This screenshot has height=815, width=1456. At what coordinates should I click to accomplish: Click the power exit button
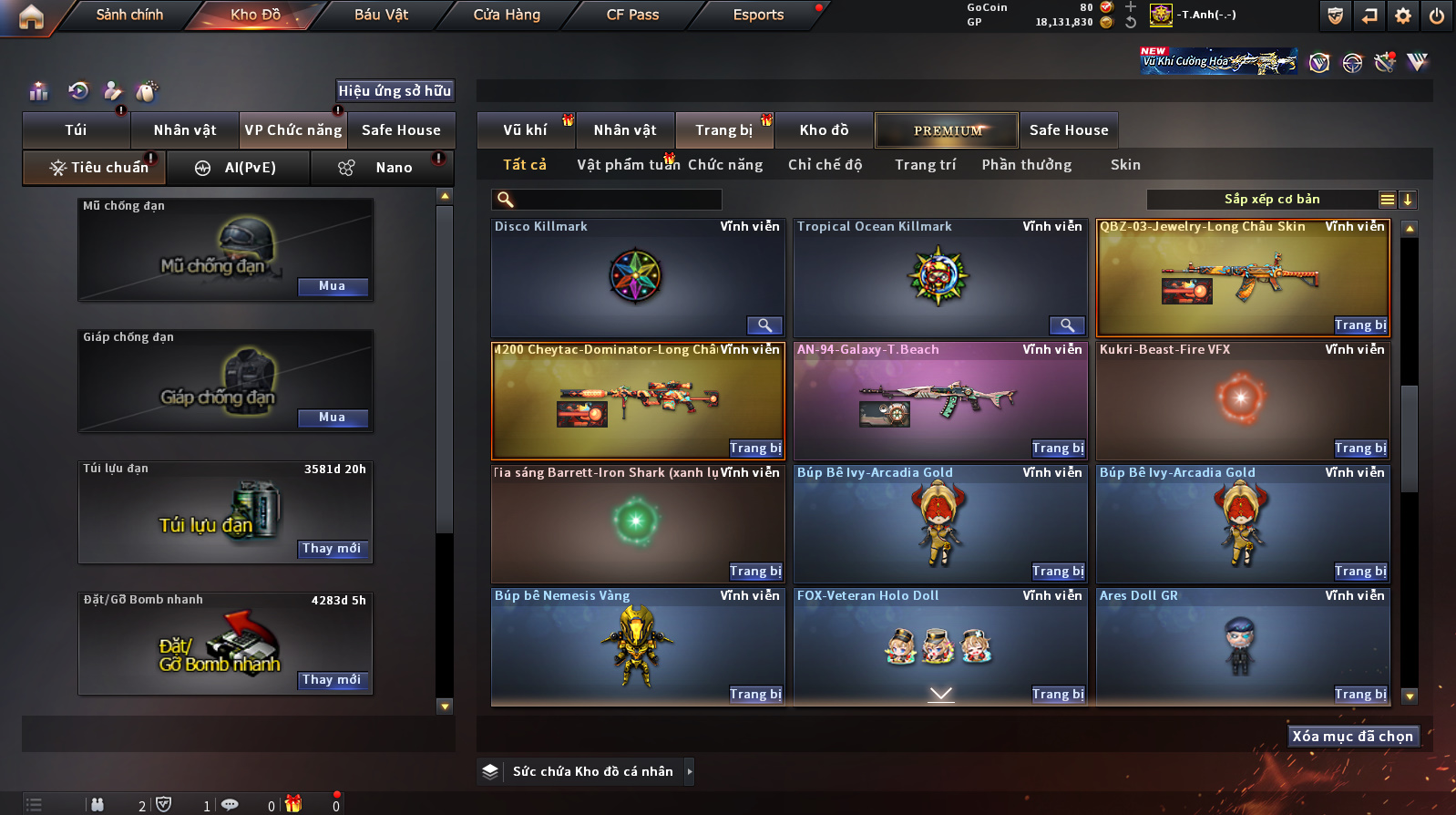[x=1437, y=15]
